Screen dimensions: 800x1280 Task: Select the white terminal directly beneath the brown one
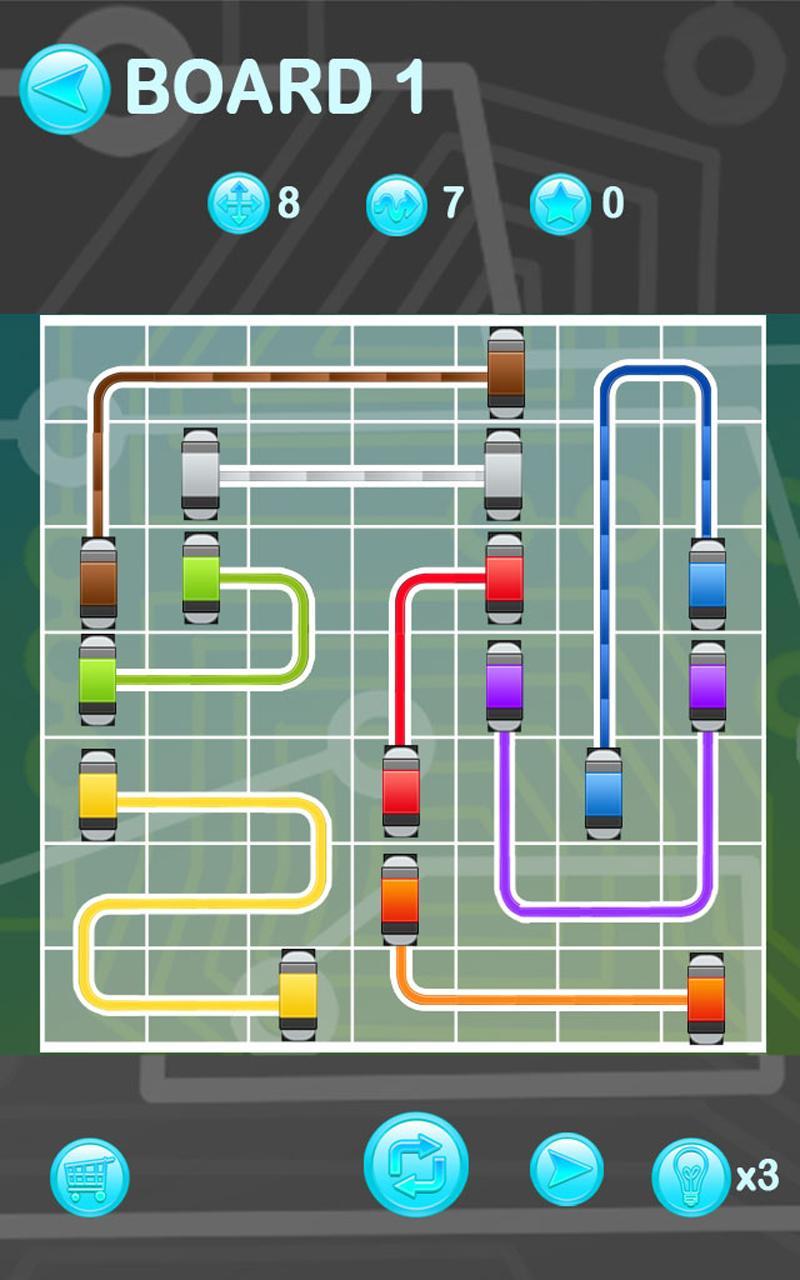[x=503, y=475]
